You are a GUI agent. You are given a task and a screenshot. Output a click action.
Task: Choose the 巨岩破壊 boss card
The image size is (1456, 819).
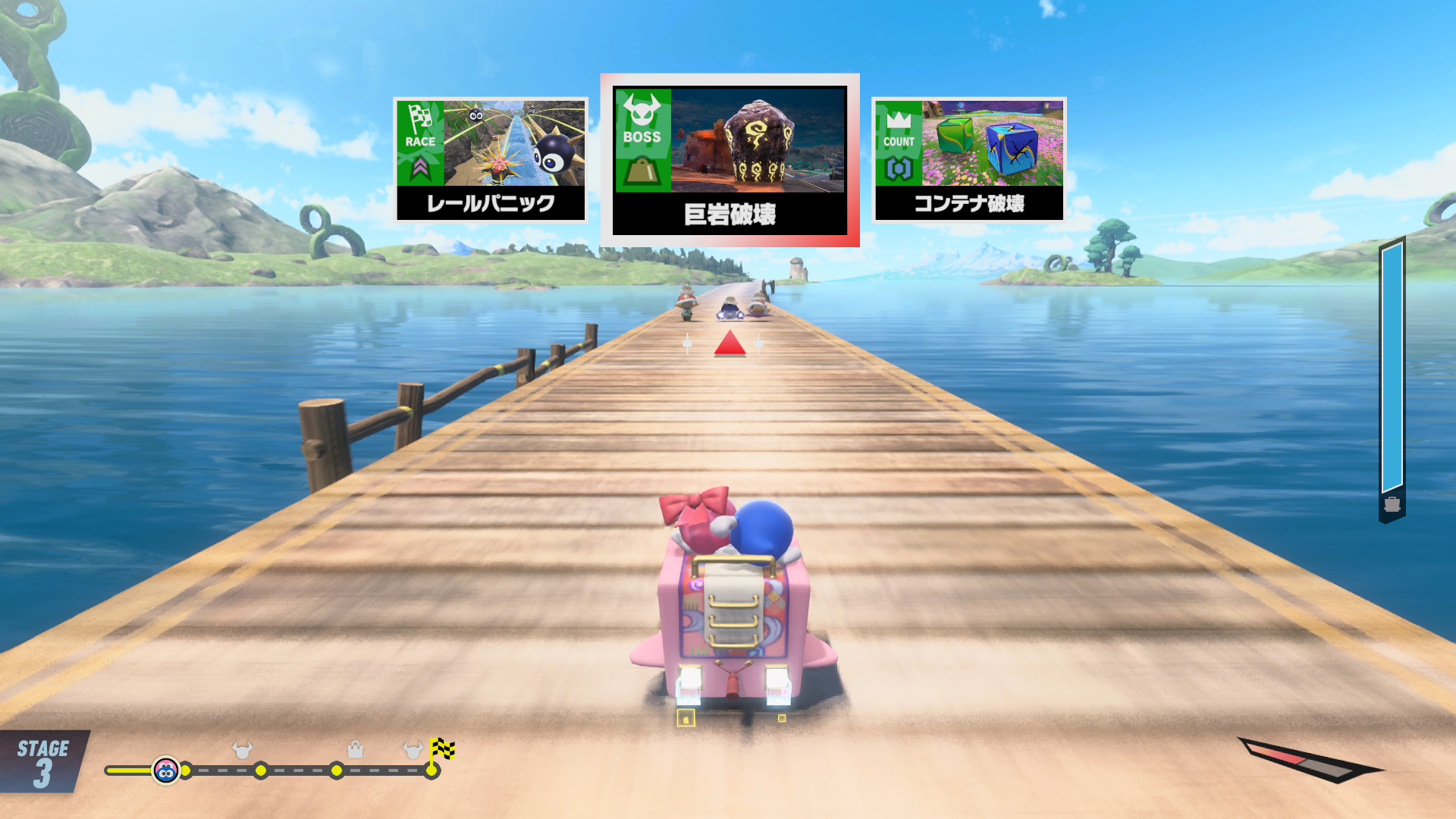pyautogui.click(x=730, y=160)
